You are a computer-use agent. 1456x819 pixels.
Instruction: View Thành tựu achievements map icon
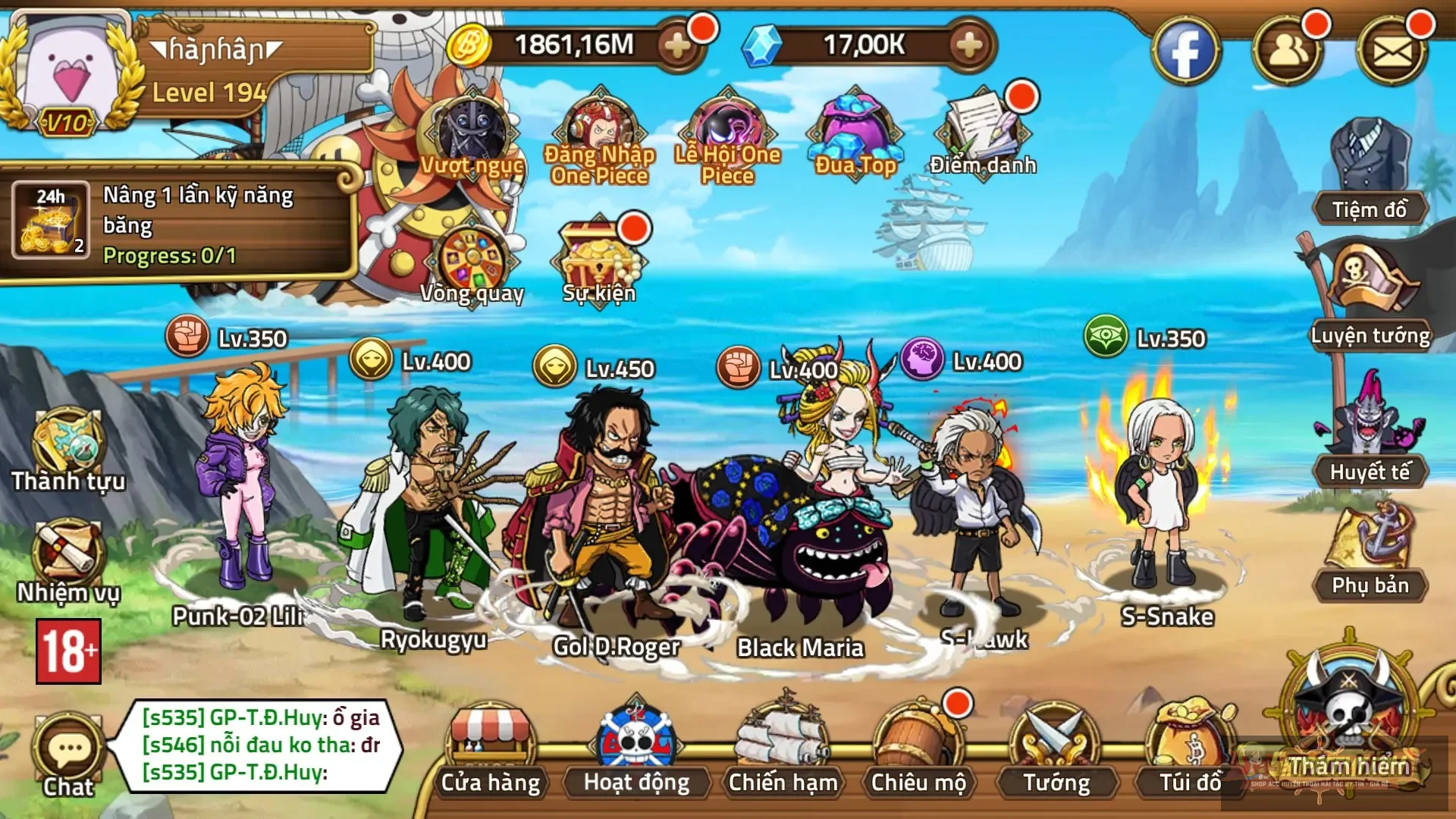tap(68, 449)
